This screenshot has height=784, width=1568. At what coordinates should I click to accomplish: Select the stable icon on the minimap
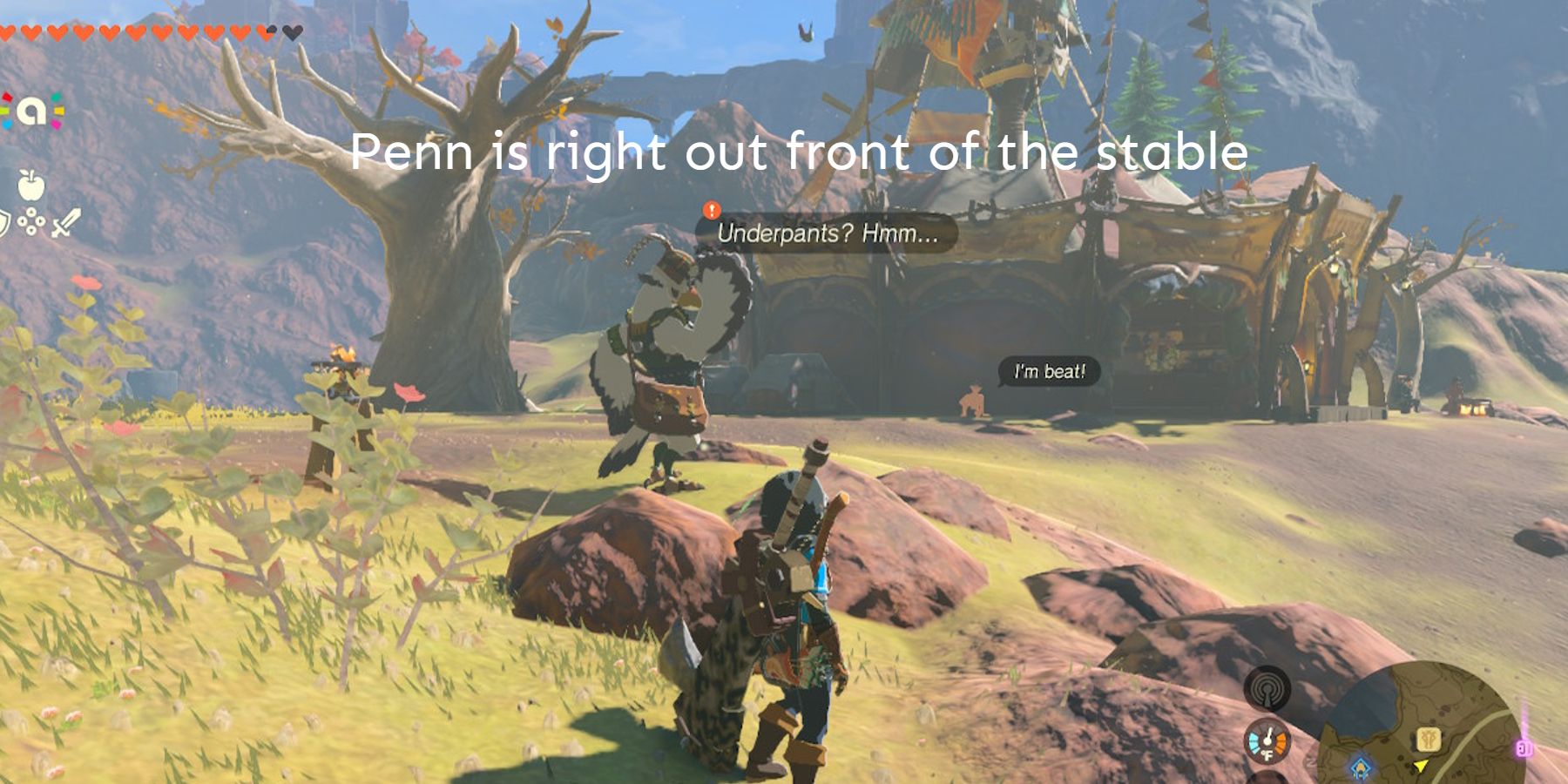tap(1428, 739)
